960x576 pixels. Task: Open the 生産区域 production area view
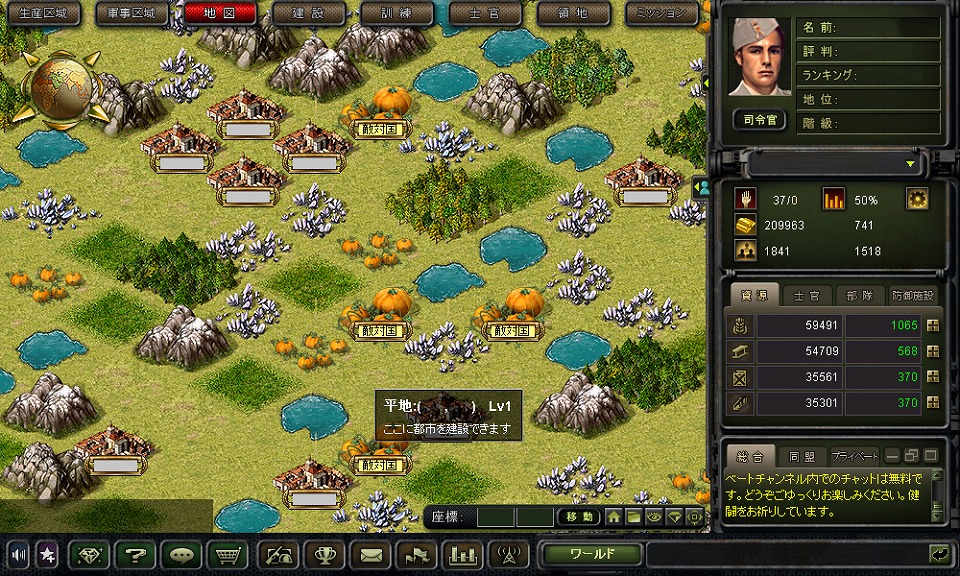point(43,13)
